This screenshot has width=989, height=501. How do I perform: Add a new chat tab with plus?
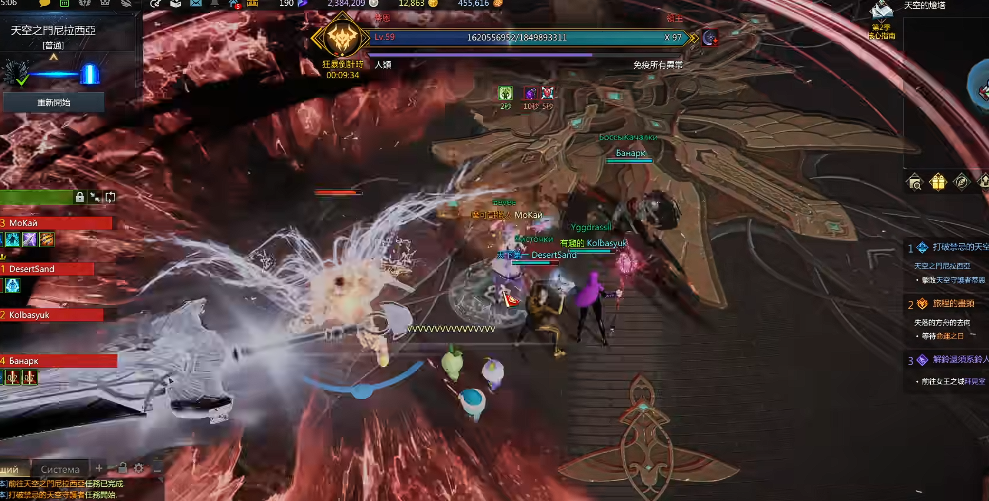[99, 469]
